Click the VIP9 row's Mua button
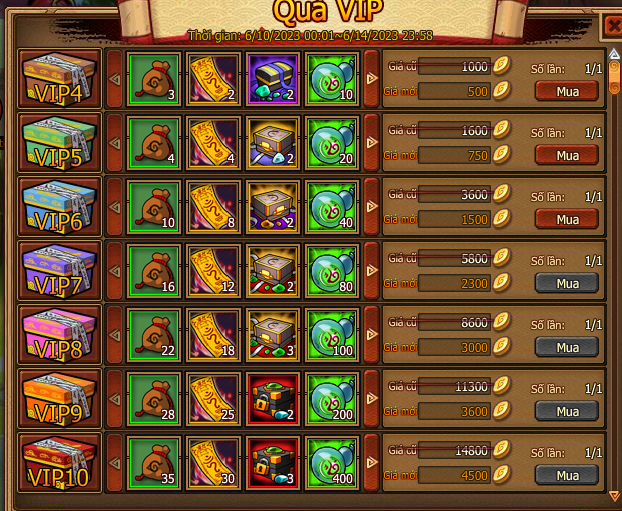The image size is (622, 511). coord(567,411)
